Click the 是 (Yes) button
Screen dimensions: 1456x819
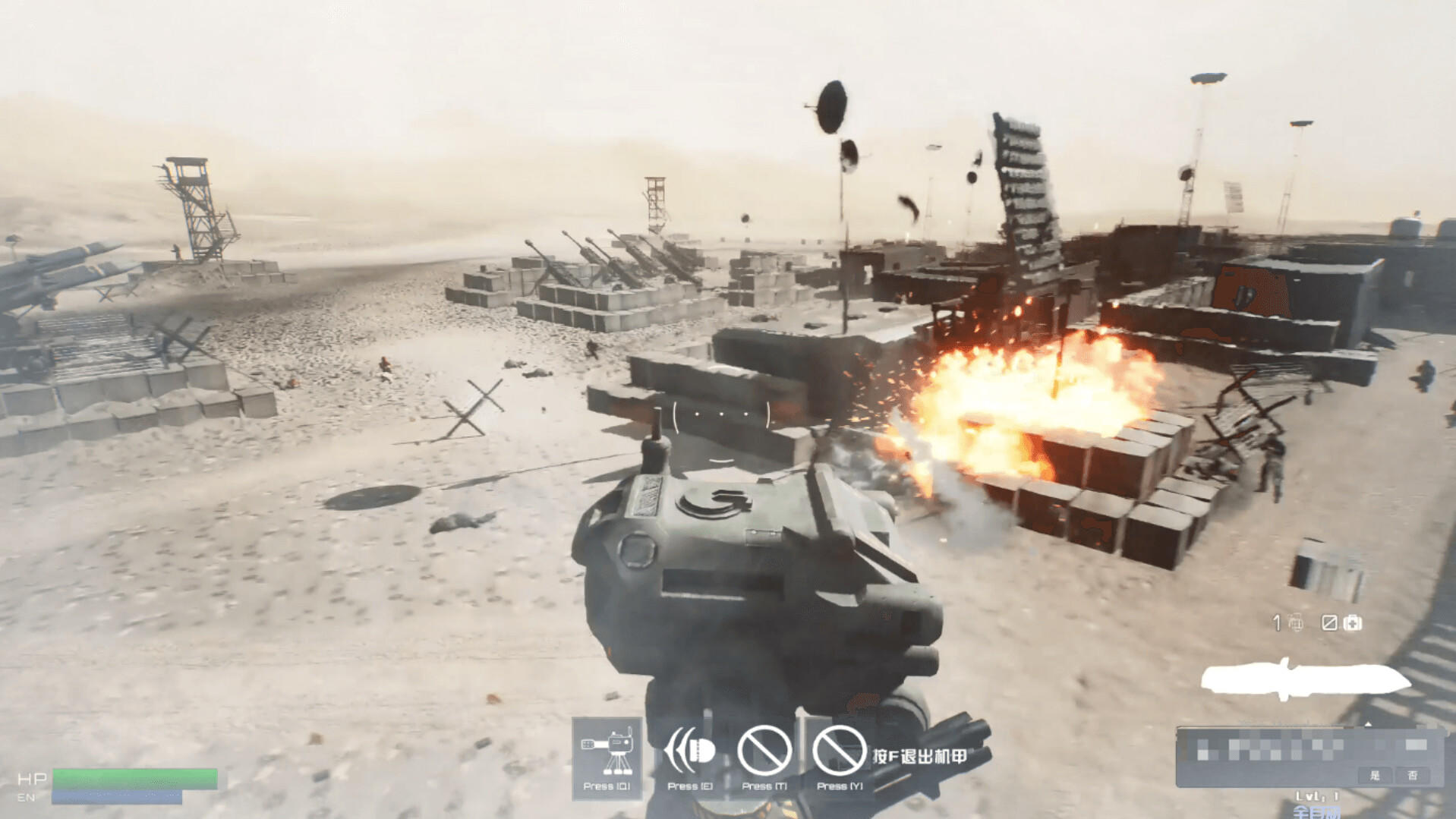(1376, 776)
